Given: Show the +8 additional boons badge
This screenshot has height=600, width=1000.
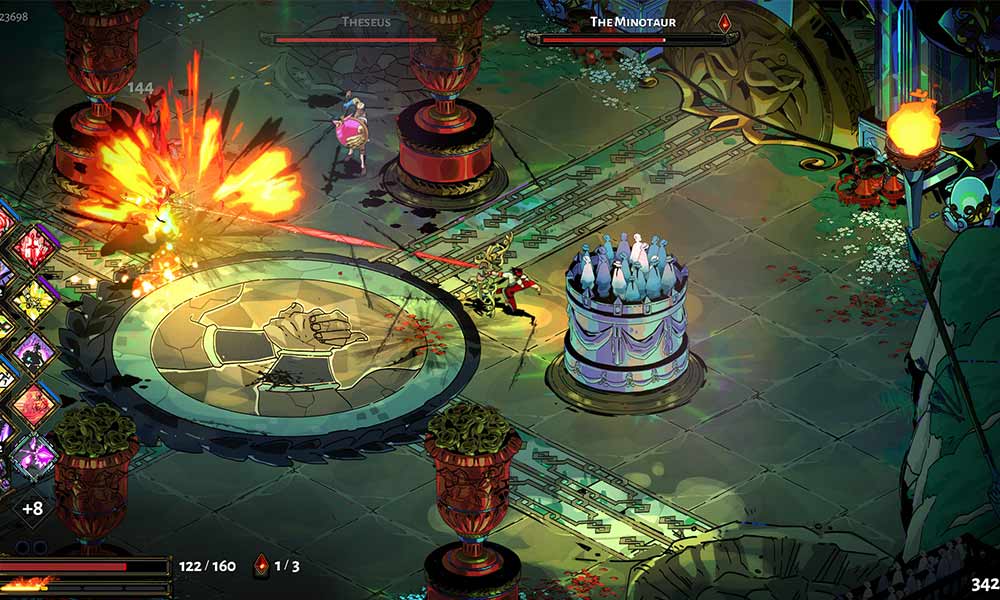Looking at the screenshot, I should coord(32,508).
